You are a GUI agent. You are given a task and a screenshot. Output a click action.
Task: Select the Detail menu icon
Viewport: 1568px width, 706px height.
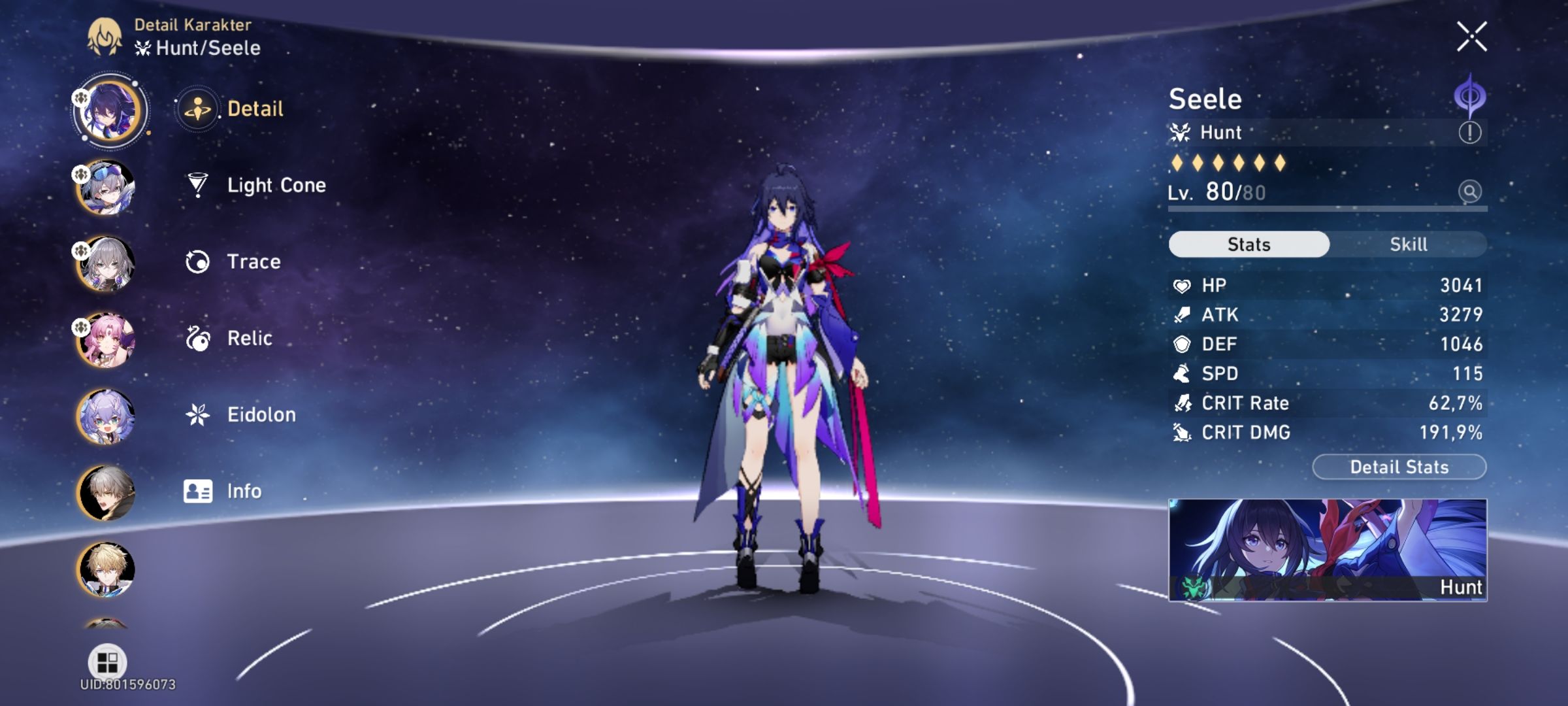(x=197, y=108)
